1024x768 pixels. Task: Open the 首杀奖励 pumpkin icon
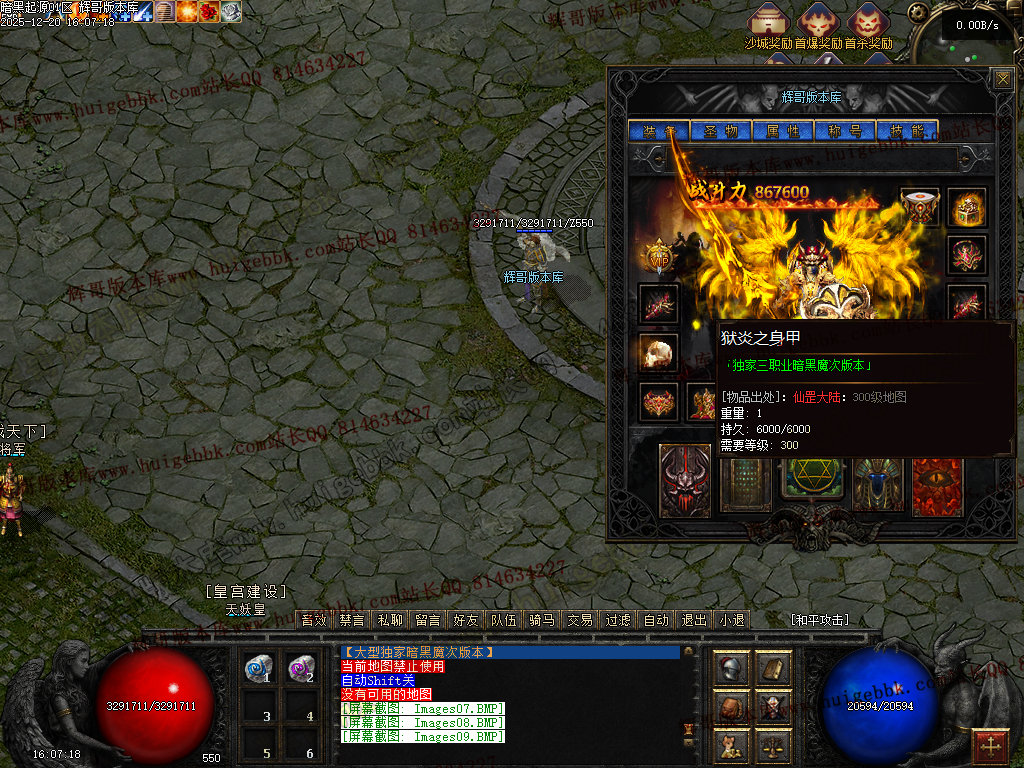867,22
